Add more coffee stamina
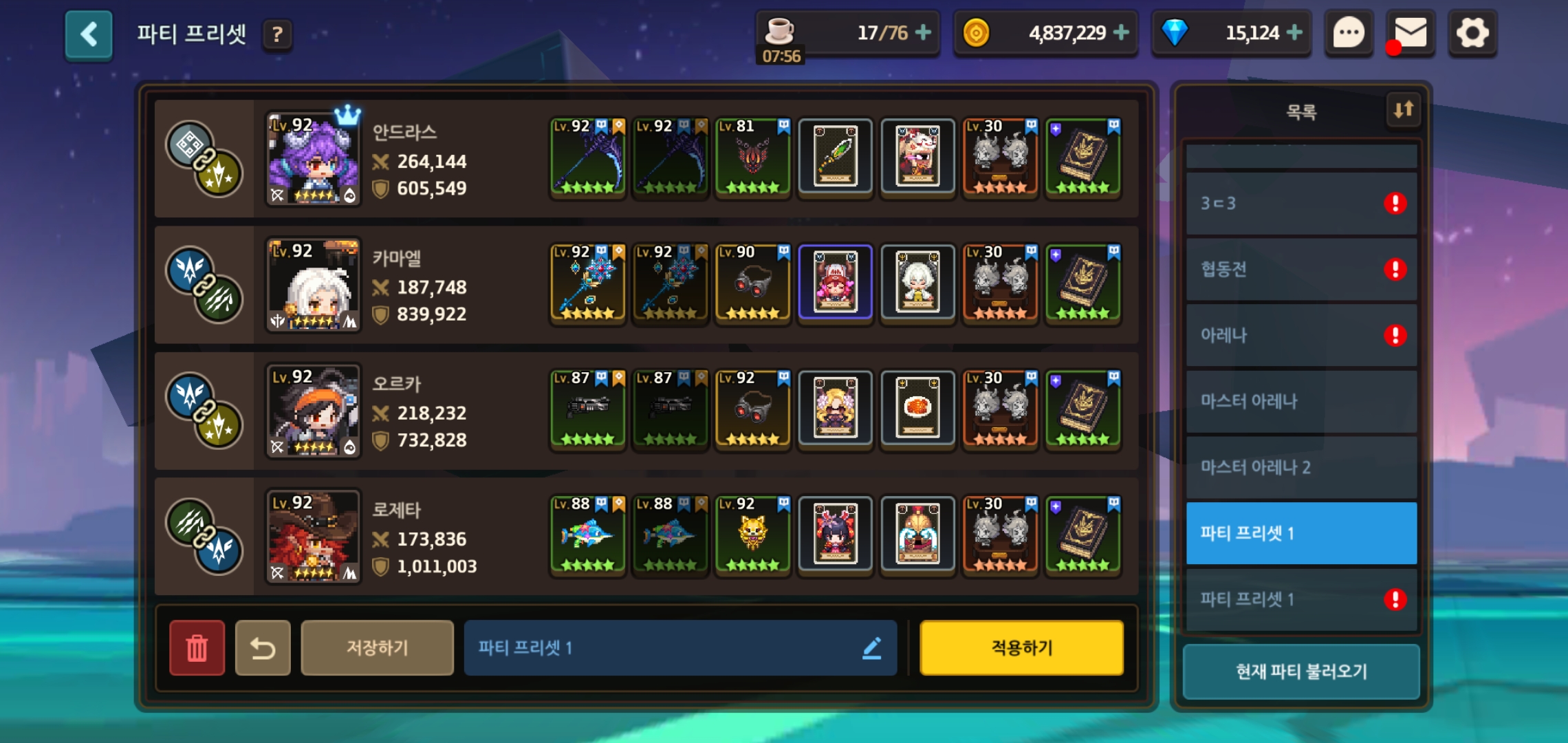 pyautogui.click(x=923, y=32)
